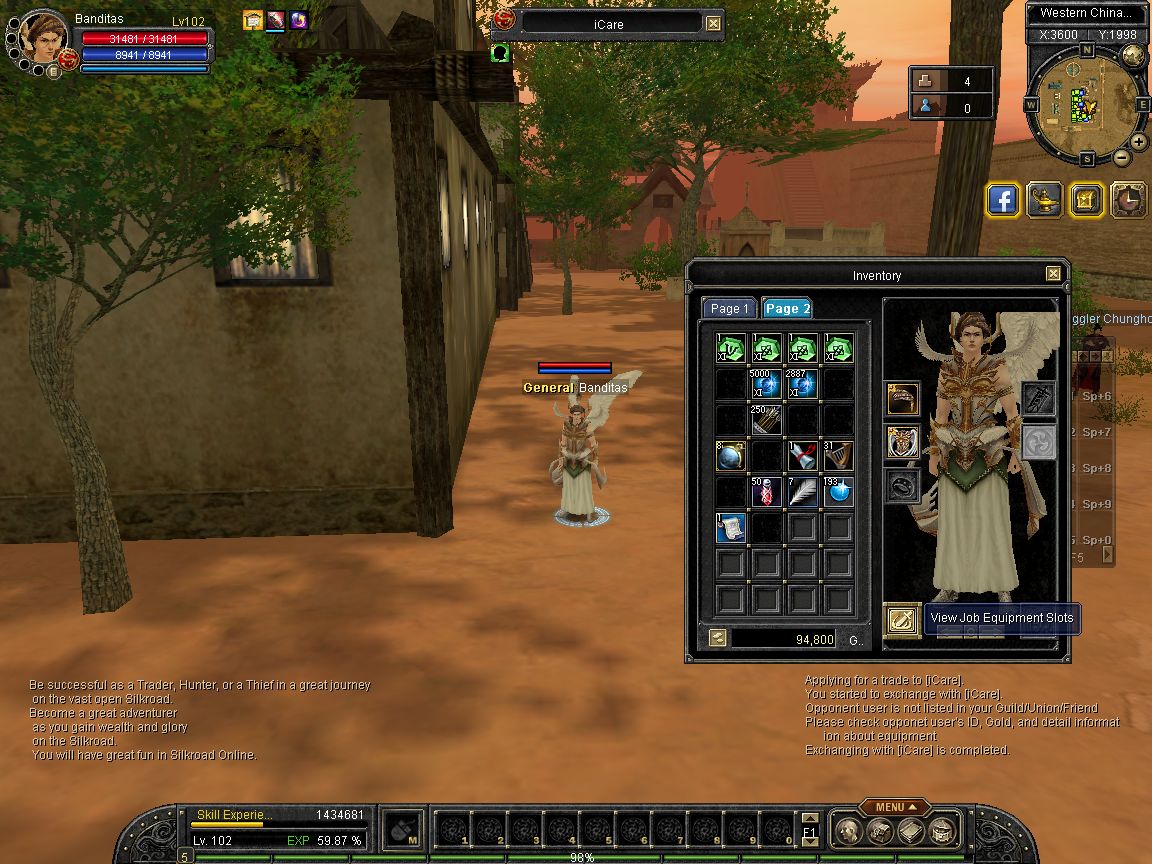Open the Facebook shortcut icon
1152x864 pixels.
(1003, 200)
